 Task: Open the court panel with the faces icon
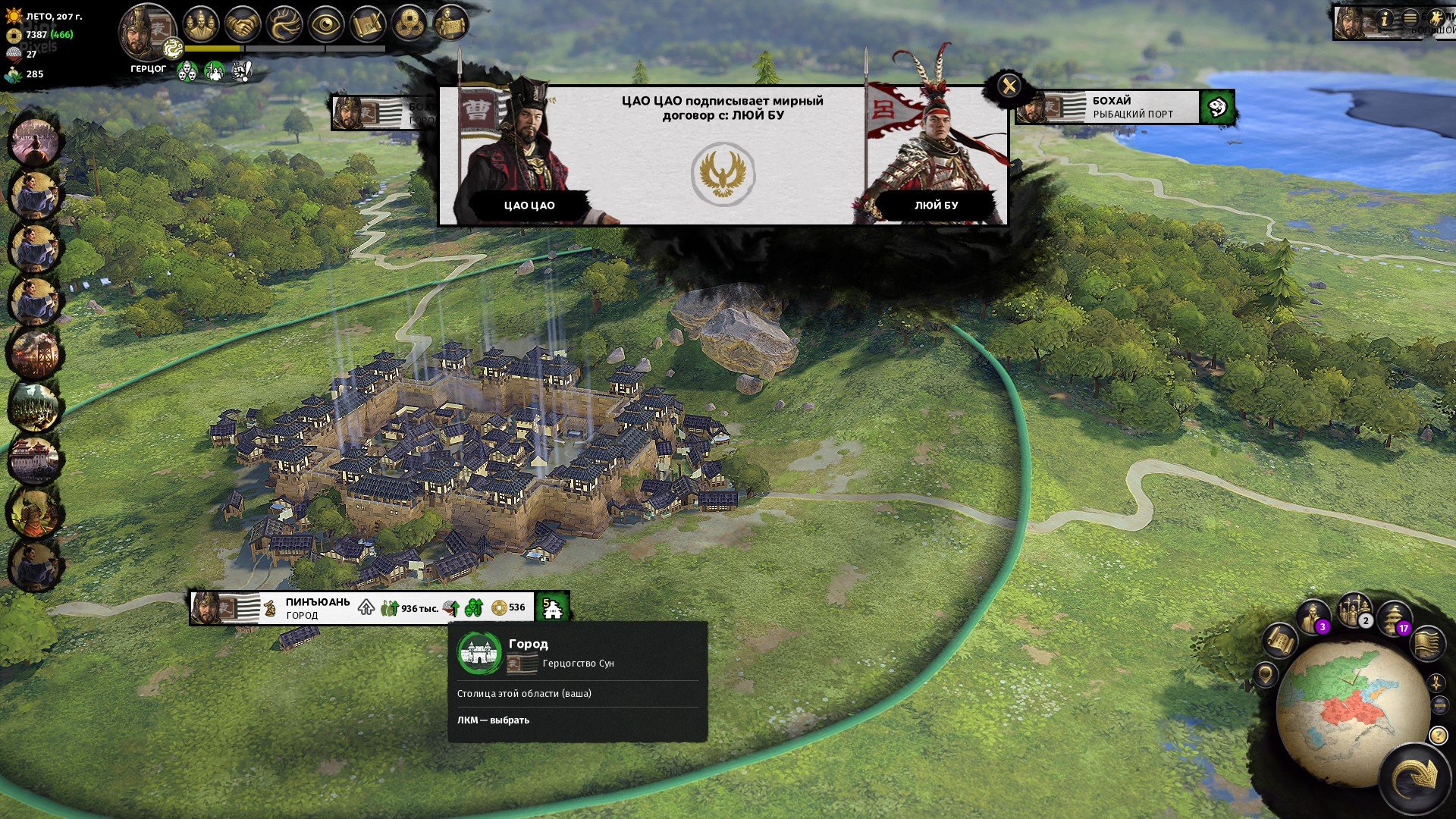pyautogui.click(x=200, y=24)
